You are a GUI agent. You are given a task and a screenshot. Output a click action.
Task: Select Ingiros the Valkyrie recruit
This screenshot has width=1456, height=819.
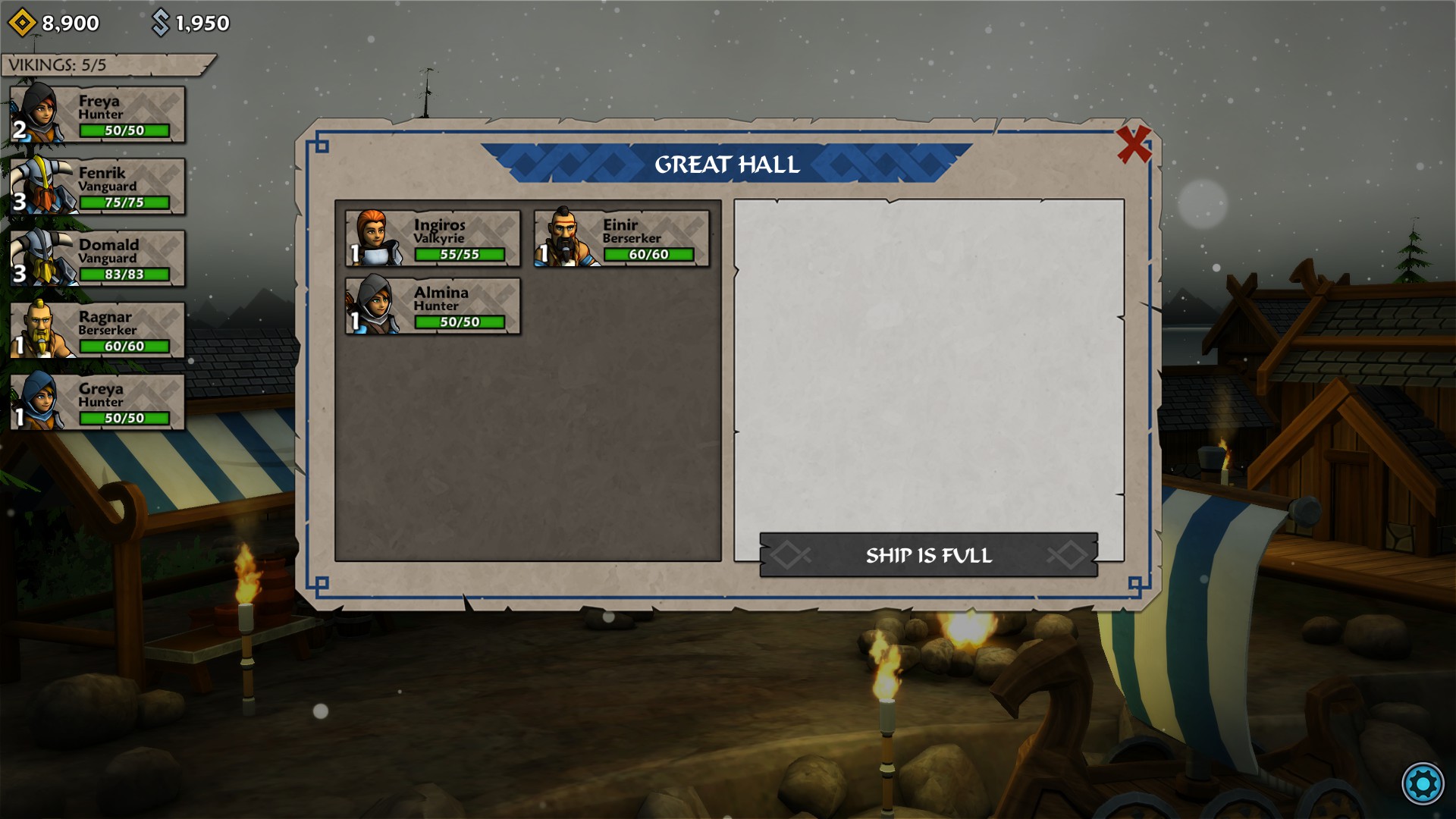(433, 239)
